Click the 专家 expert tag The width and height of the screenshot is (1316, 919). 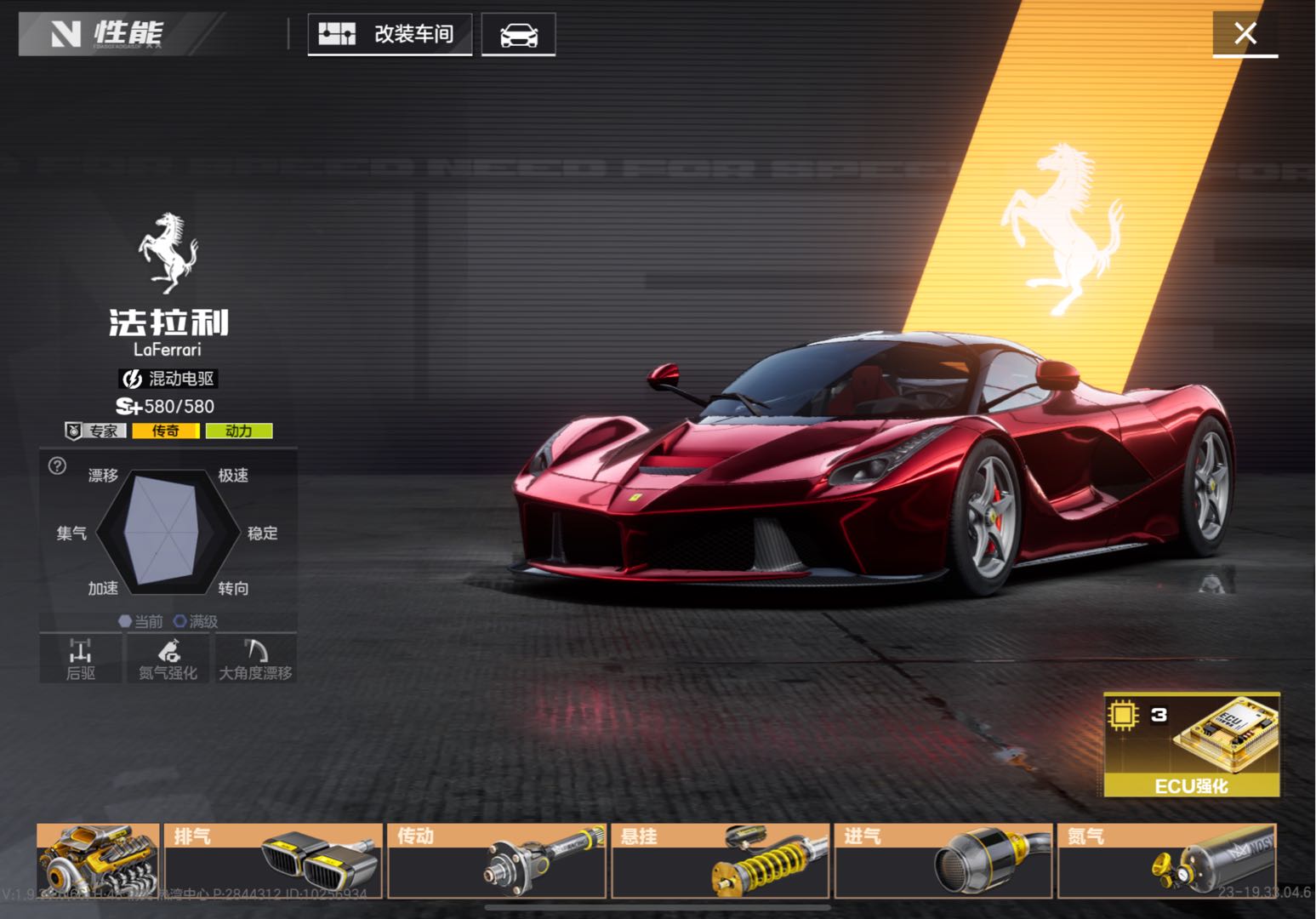pos(96,431)
